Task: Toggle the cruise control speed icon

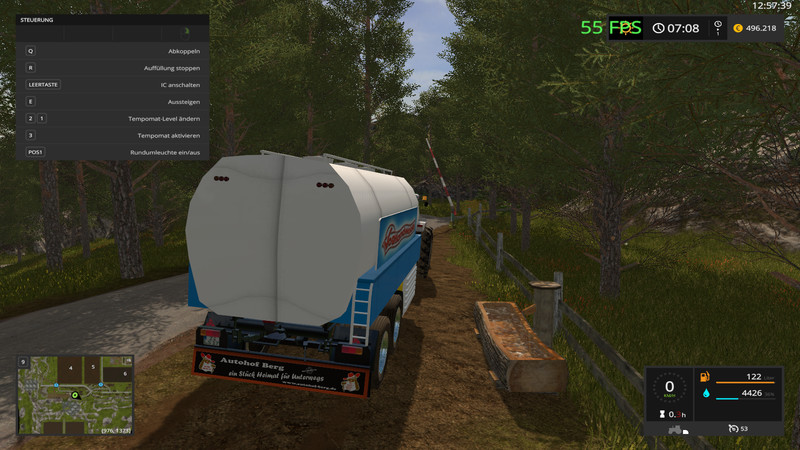Action: [x=734, y=430]
